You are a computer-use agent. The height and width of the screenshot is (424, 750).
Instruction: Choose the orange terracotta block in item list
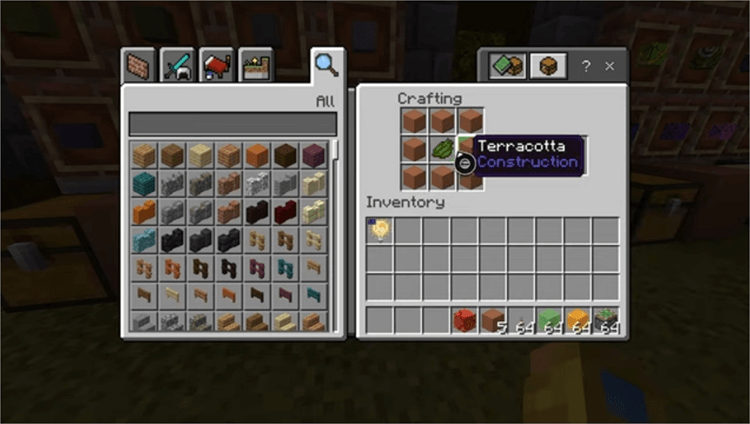(258, 155)
